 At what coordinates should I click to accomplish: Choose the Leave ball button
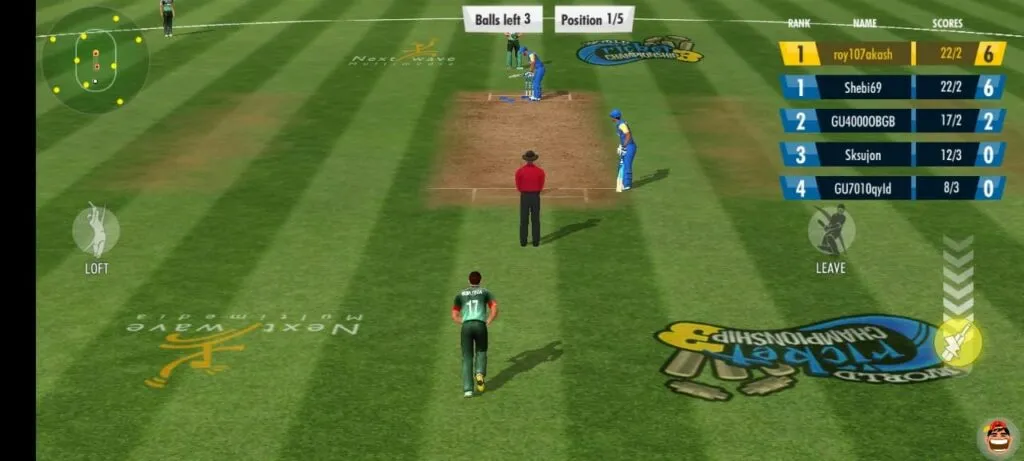pyautogui.click(x=830, y=231)
